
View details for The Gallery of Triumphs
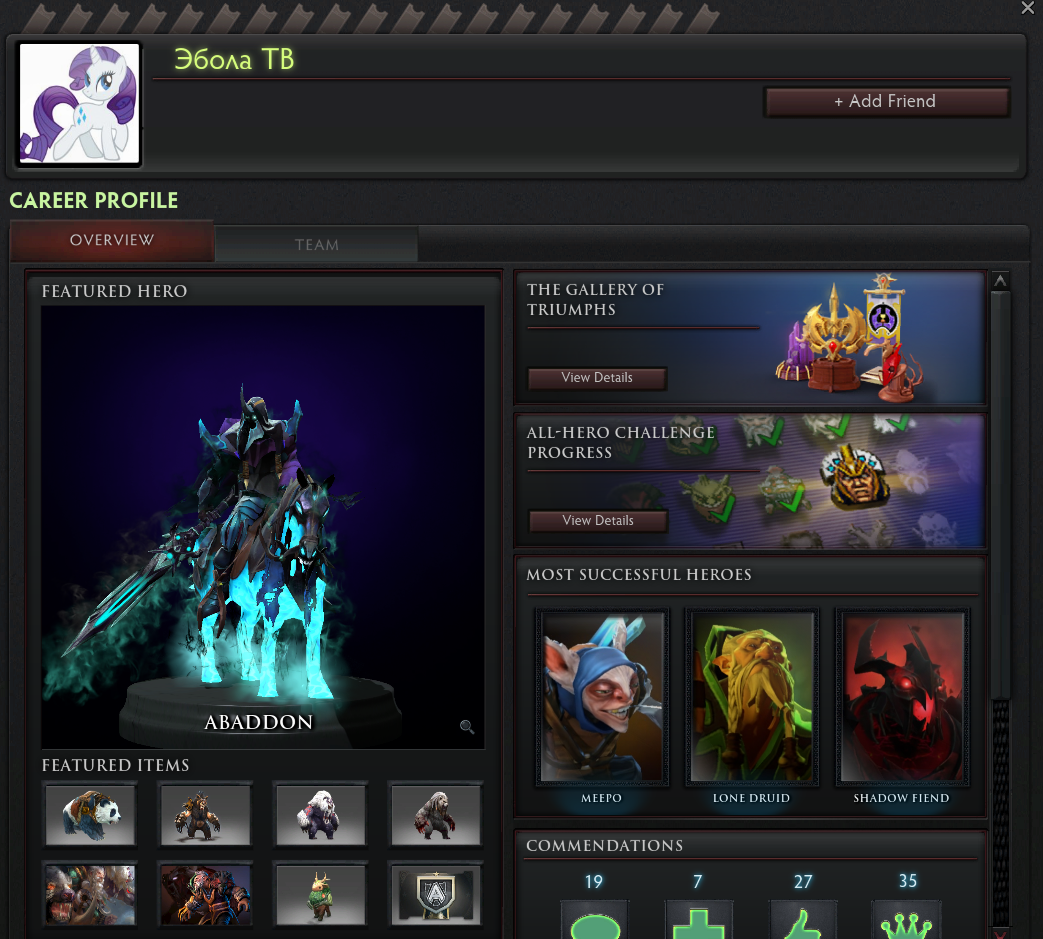(597, 378)
